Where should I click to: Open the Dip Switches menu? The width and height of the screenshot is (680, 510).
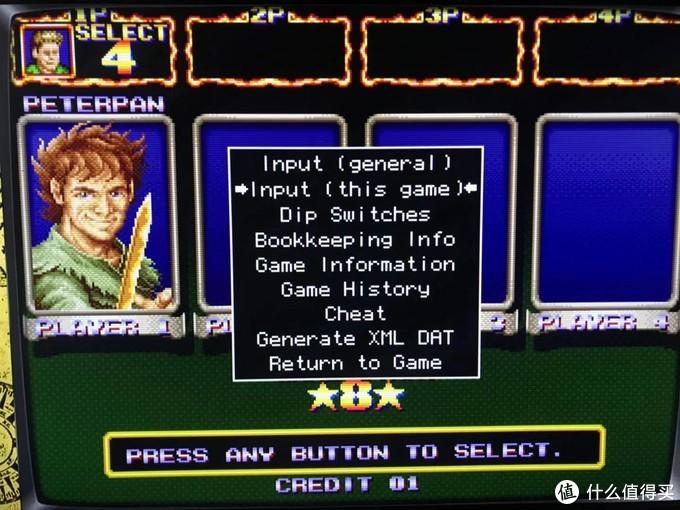[355, 214]
